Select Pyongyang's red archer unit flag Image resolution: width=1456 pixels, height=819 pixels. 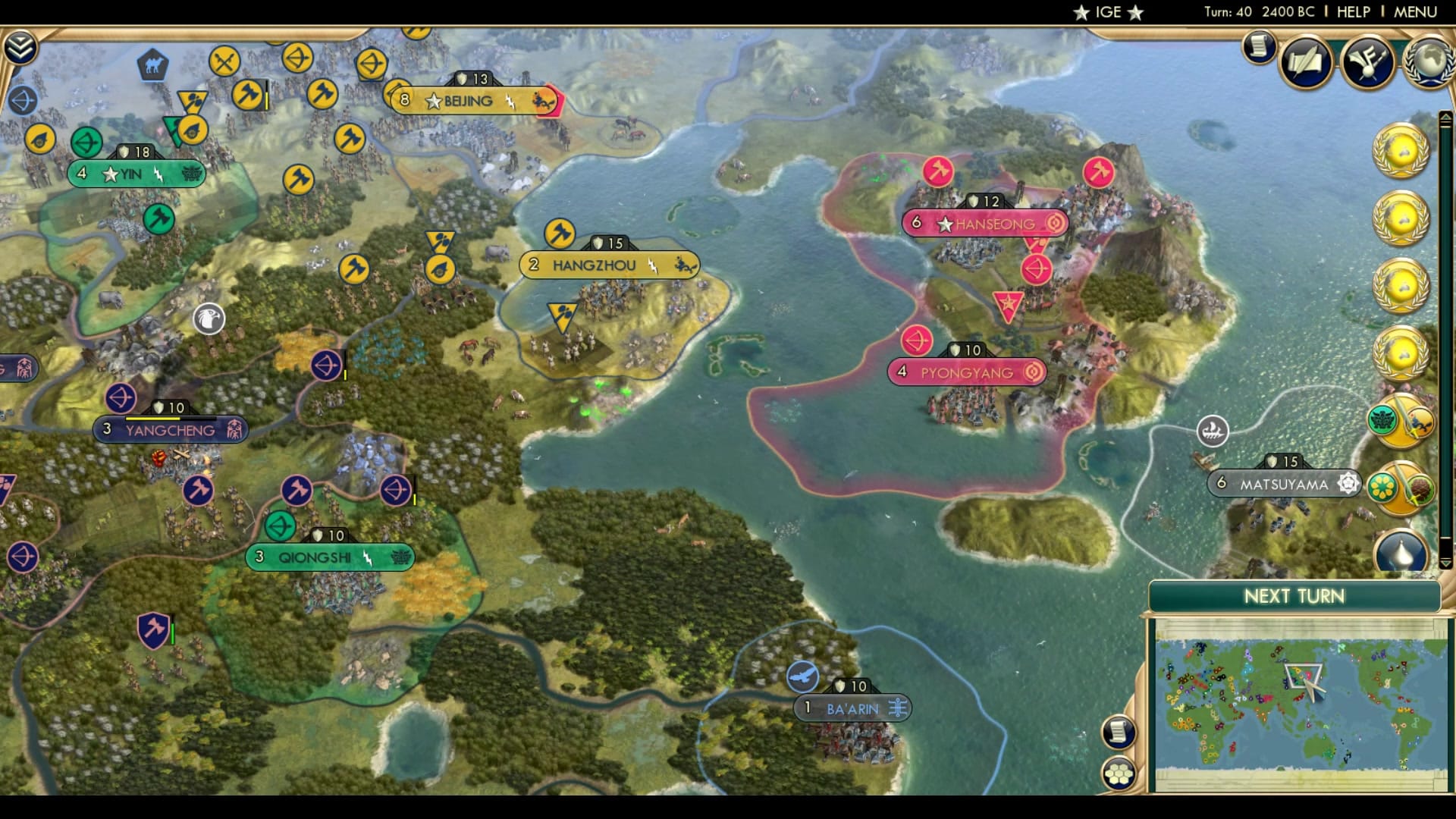[x=915, y=341]
